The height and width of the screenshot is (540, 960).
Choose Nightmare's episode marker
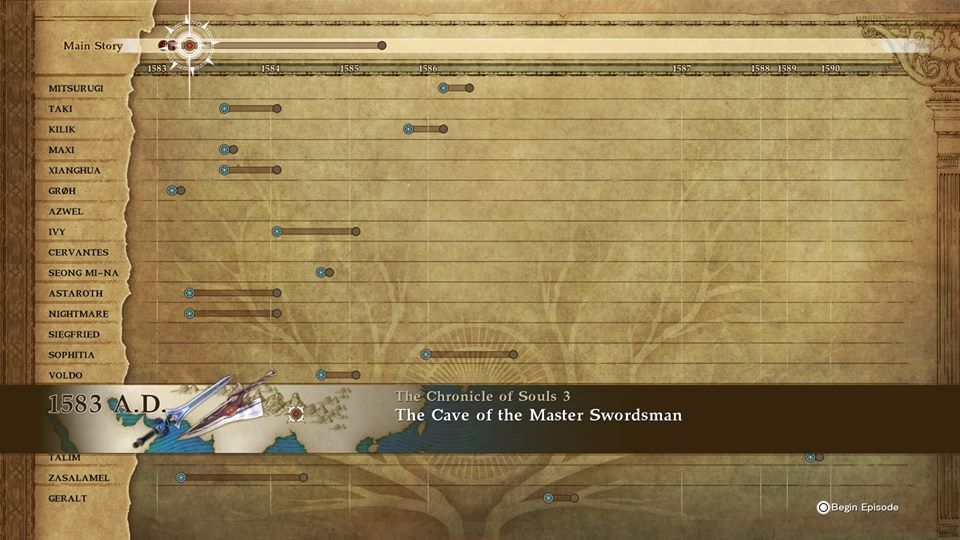tap(189, 314)
